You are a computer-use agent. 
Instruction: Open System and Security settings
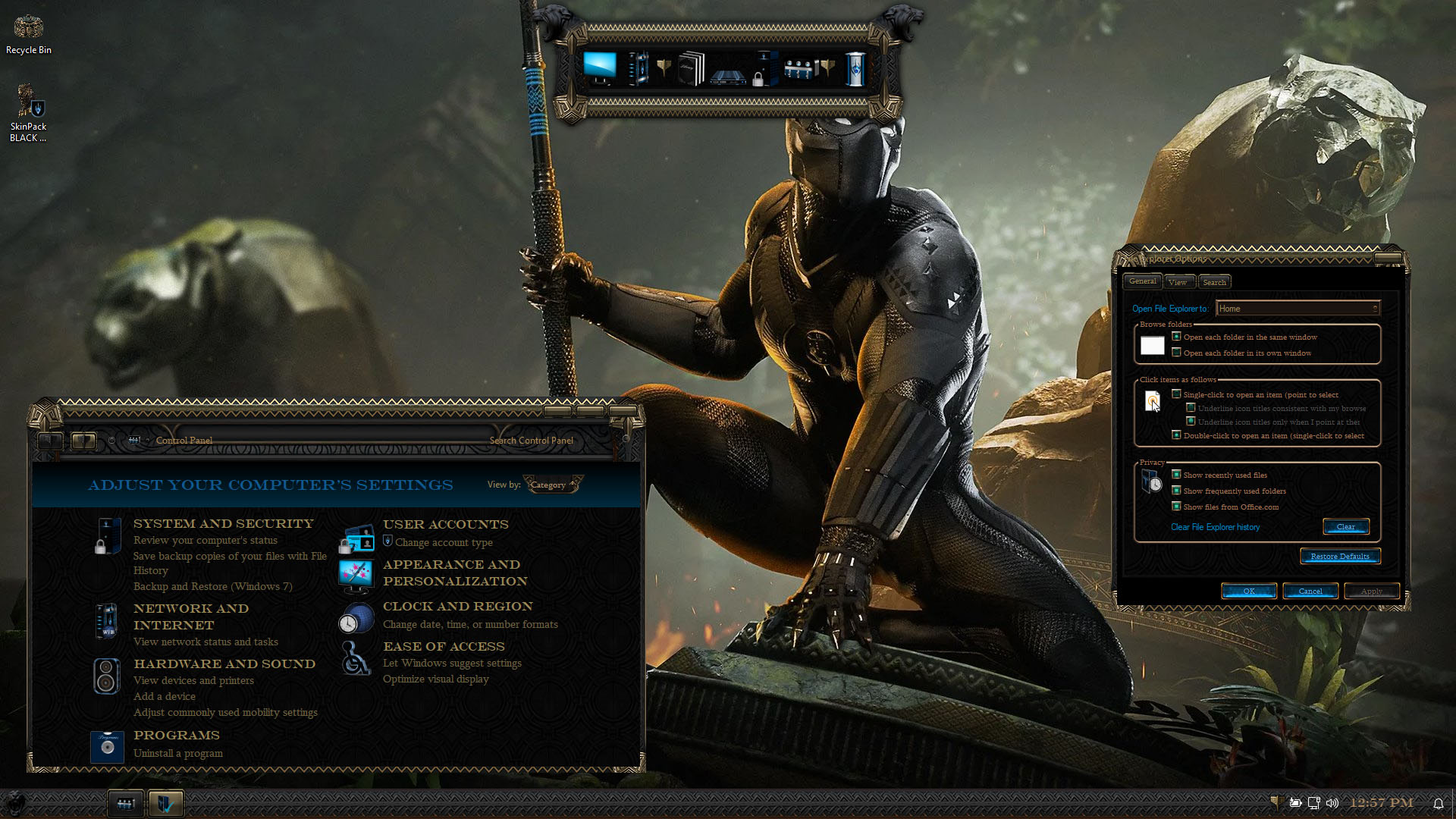coord(223,524)
